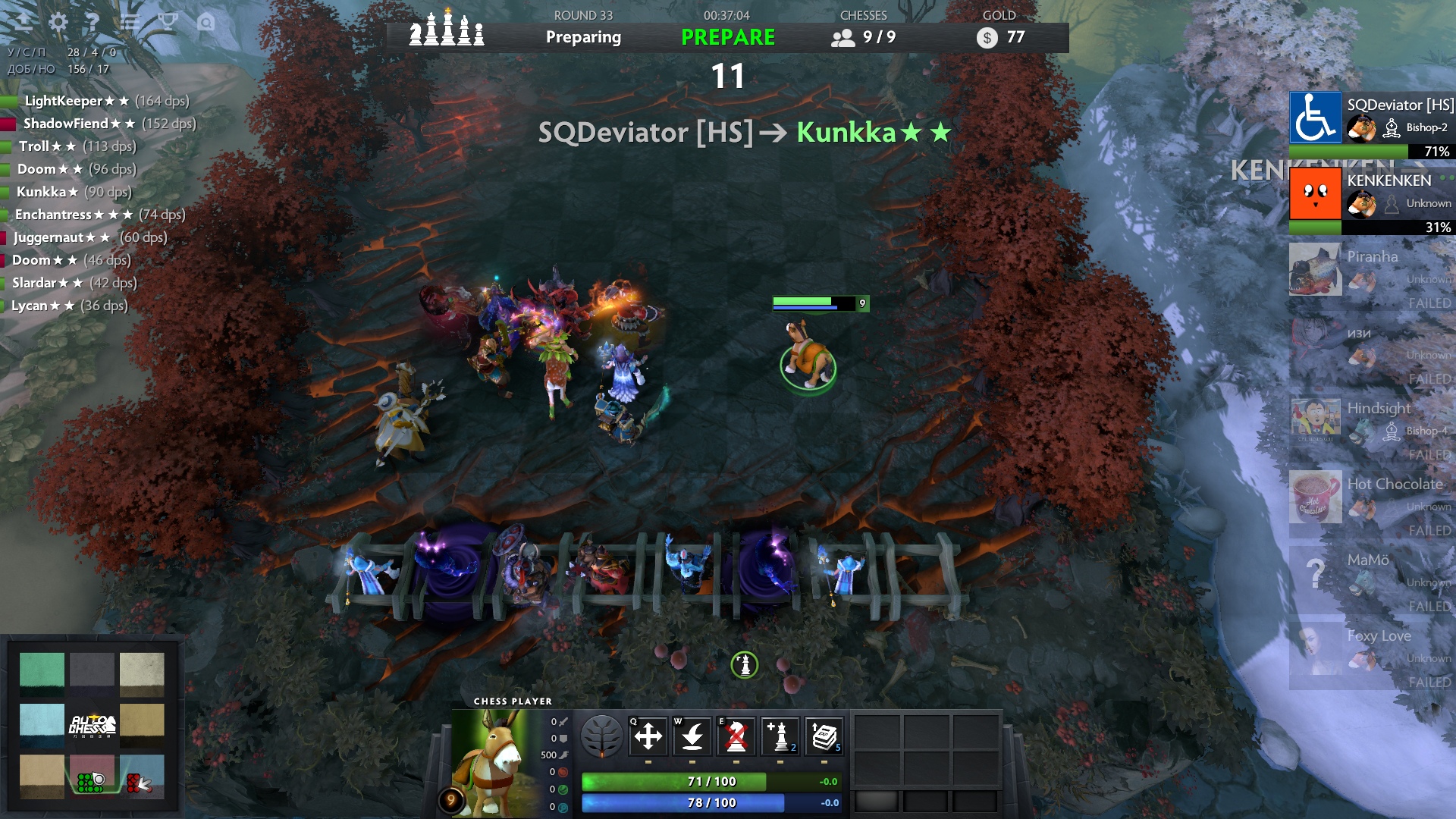Click the house with magnifier icon
Viewport: 1456px width, 819px height.
tap(206, 22)
